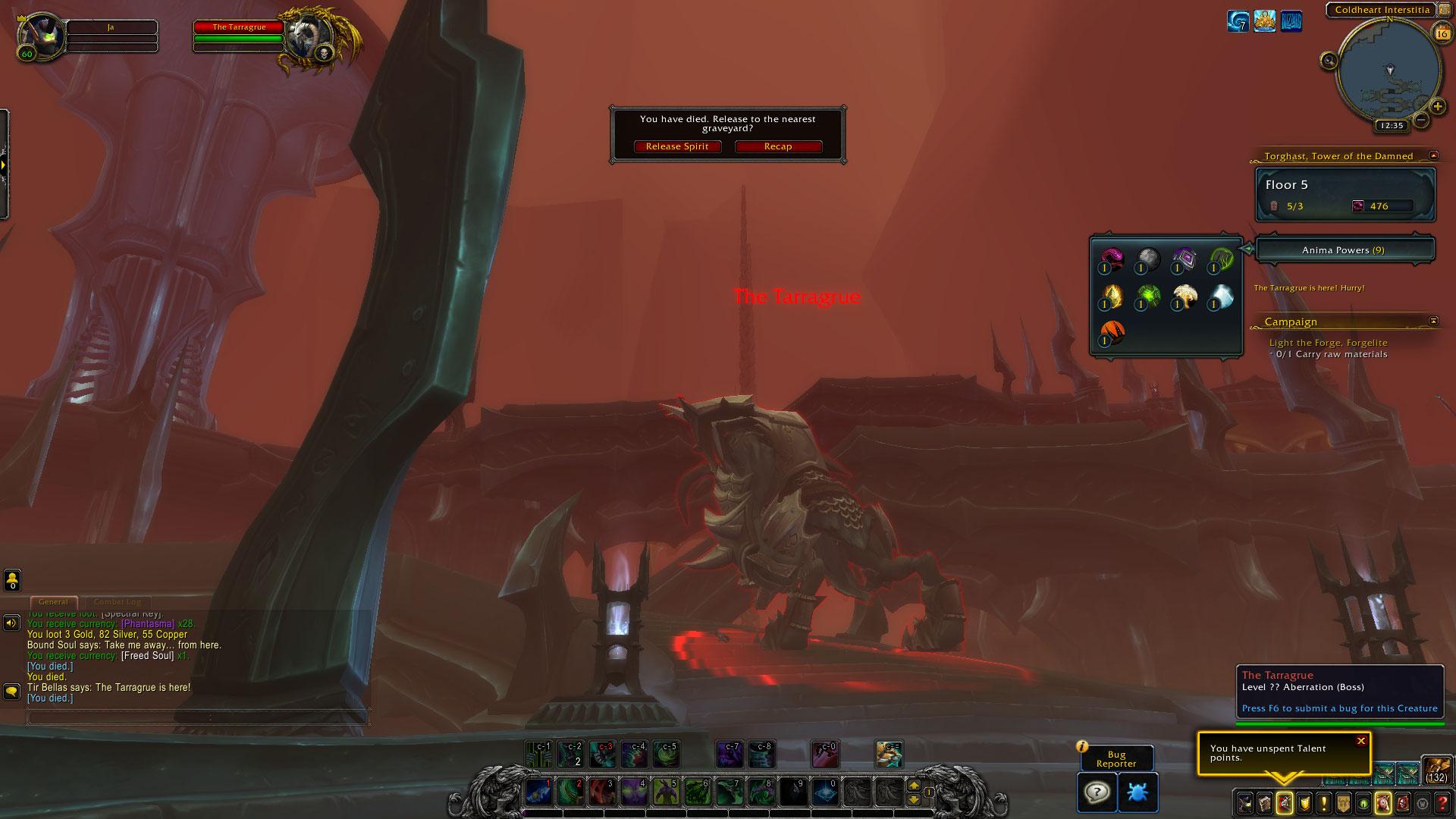1456x819 pixels.
Task: Use the ability bound to slot 1
Action: [538, 792]
